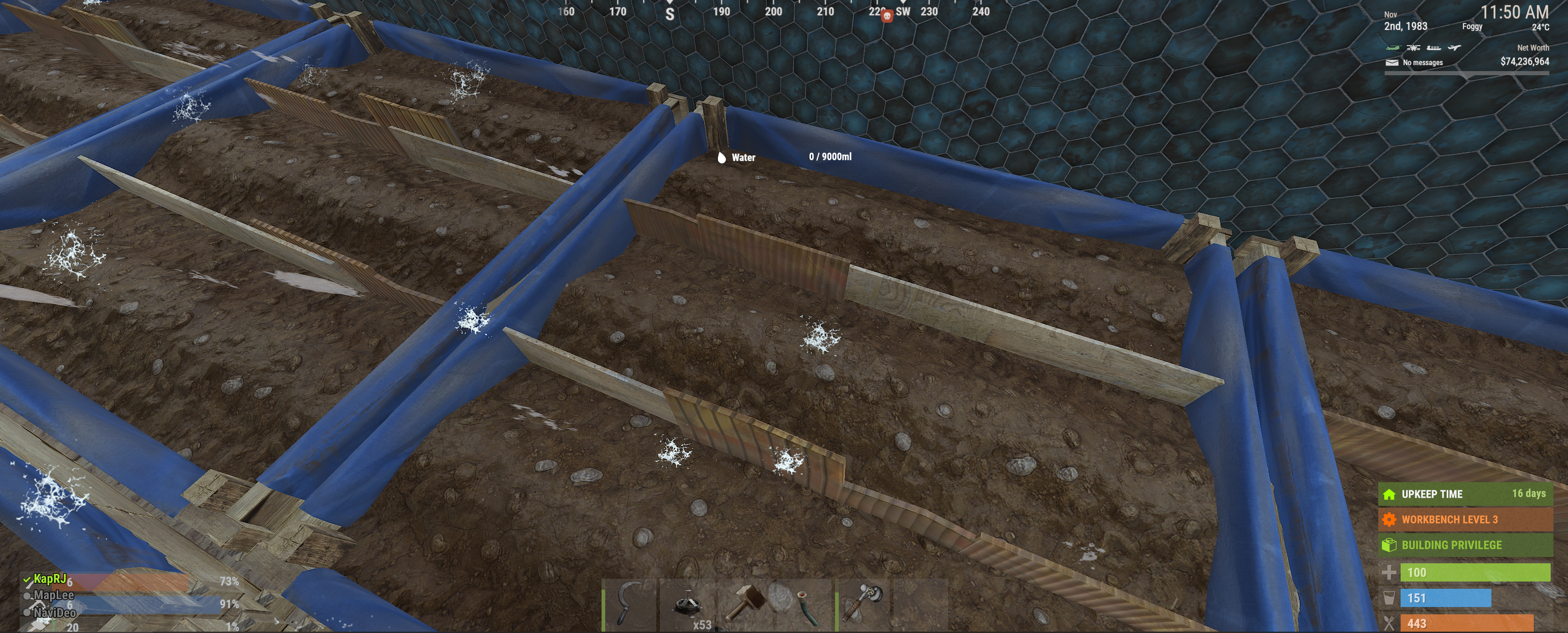Open the No messages envelope icon
The width and height of the screenshot is (1568, 633).
pyautogui.click(x=1391, y=62)
